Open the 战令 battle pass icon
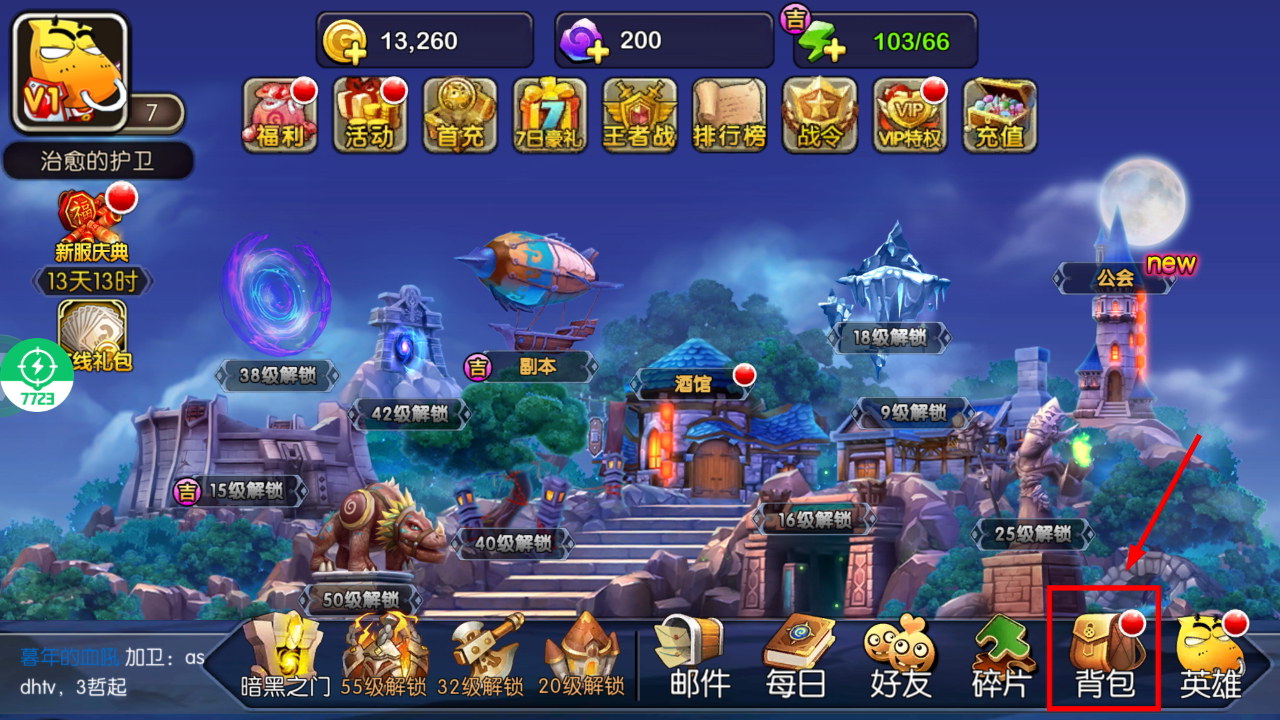 820,115
